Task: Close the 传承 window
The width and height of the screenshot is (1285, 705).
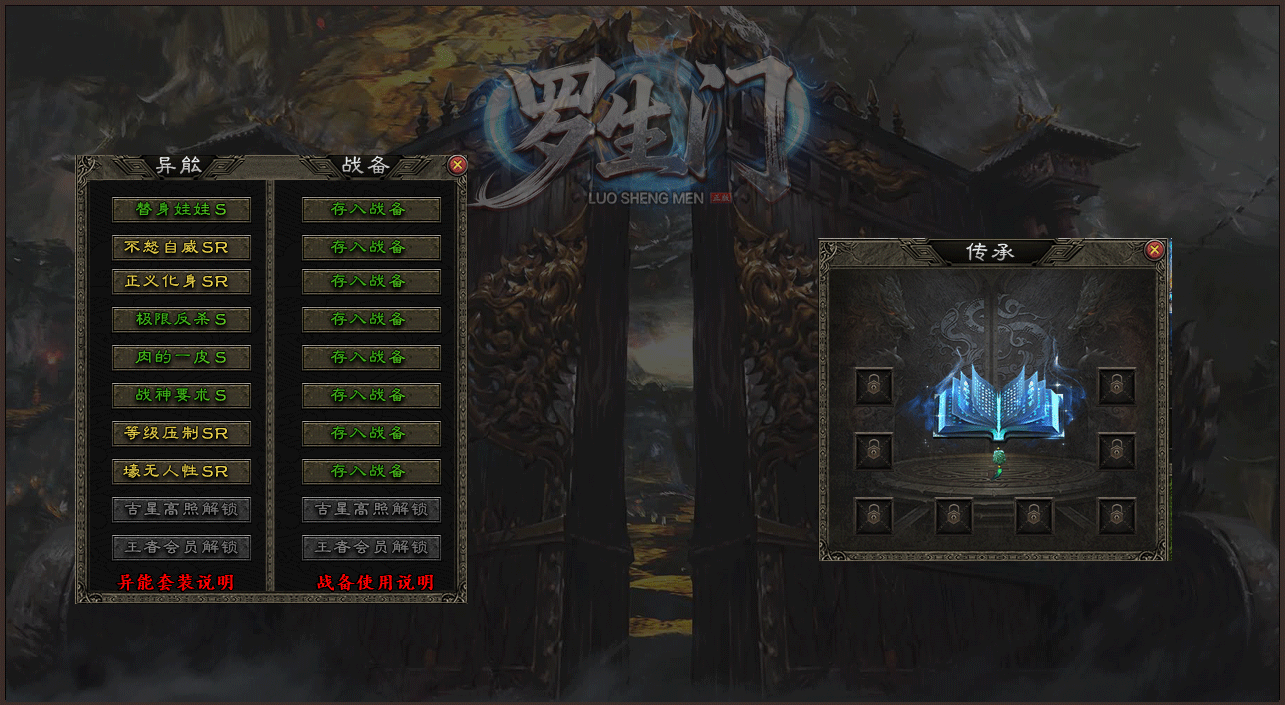Action: point(1154,250)
